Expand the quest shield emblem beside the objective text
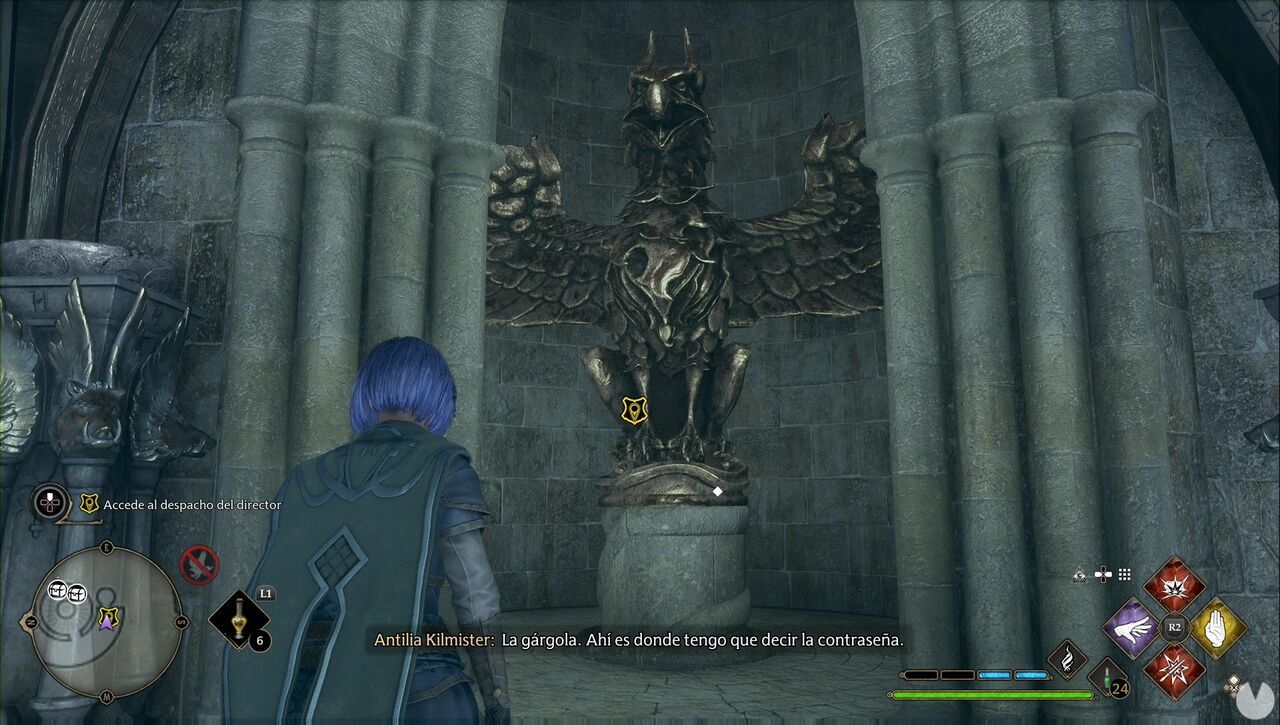The image size is (1280, 725). pos(88,504)
